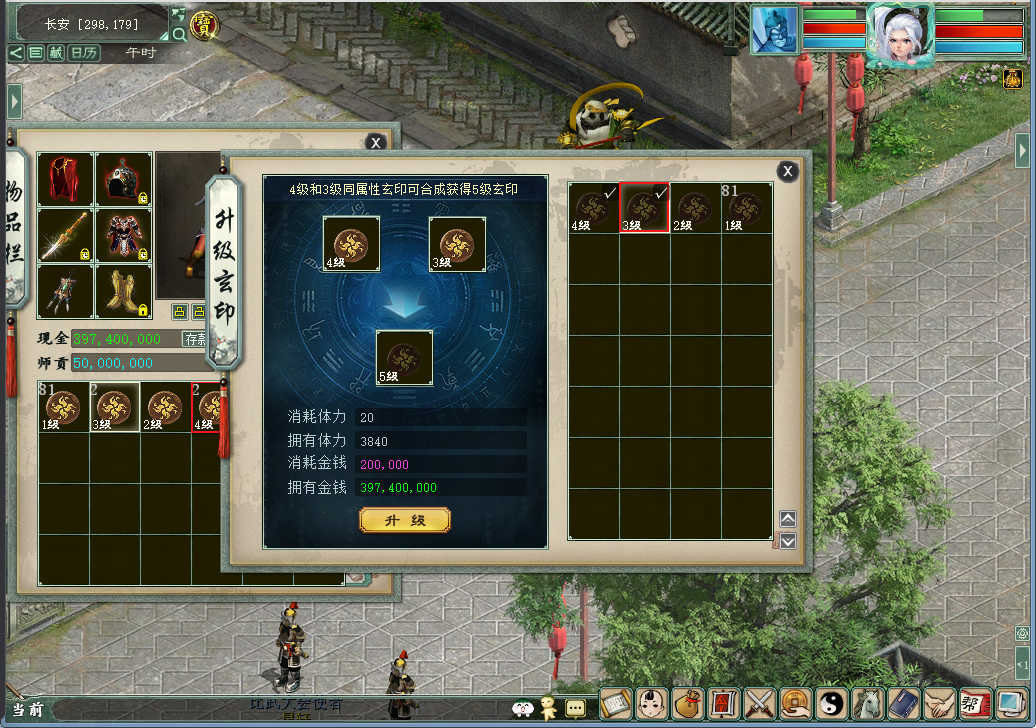This screenshot has width=1036, height=728.
Task: Pick the 2级 seal in the right grid
Action: tap(696, 208)
